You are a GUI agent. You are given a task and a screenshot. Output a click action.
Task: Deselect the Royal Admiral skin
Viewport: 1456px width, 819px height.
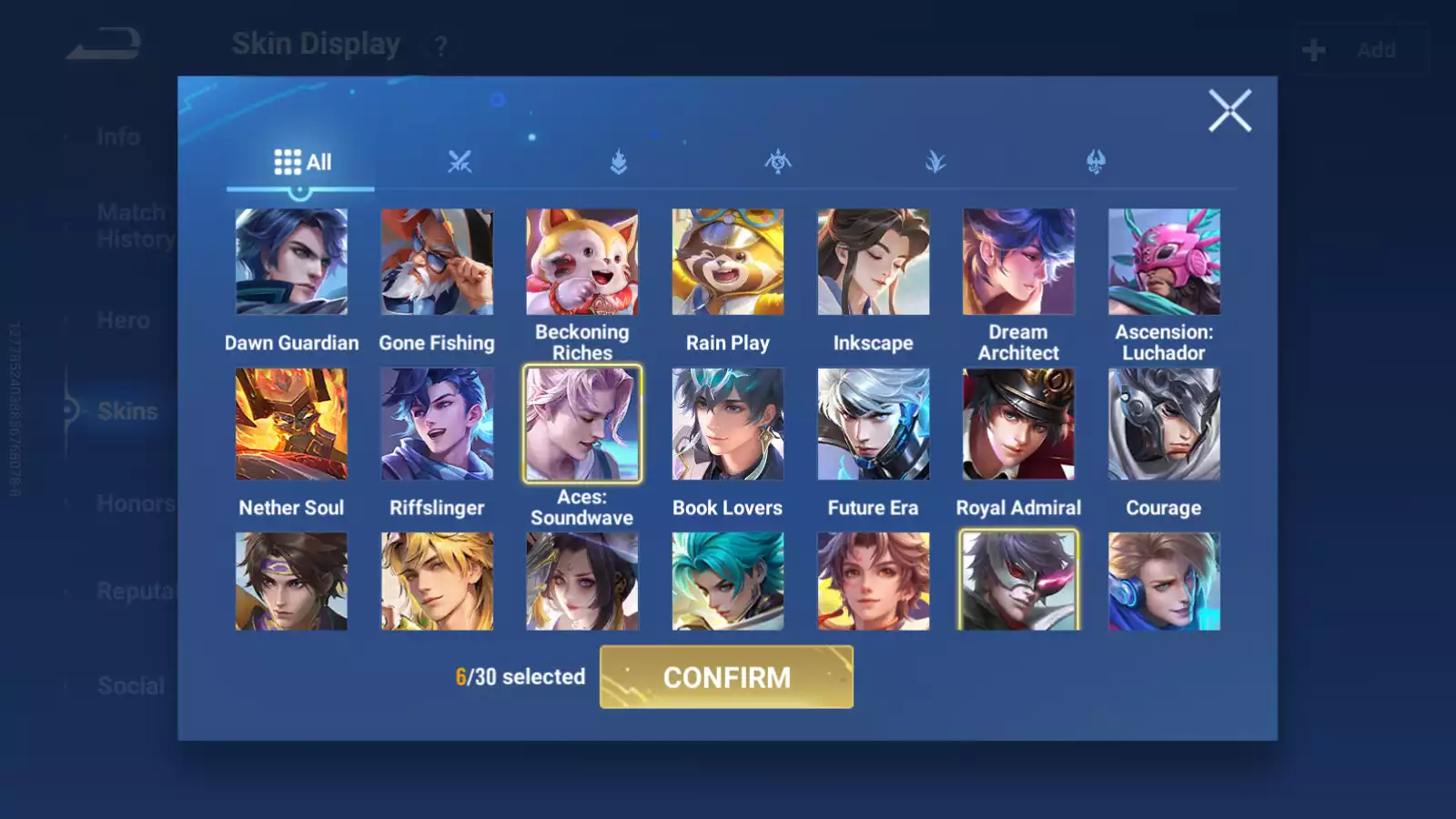coord(1018,424)
